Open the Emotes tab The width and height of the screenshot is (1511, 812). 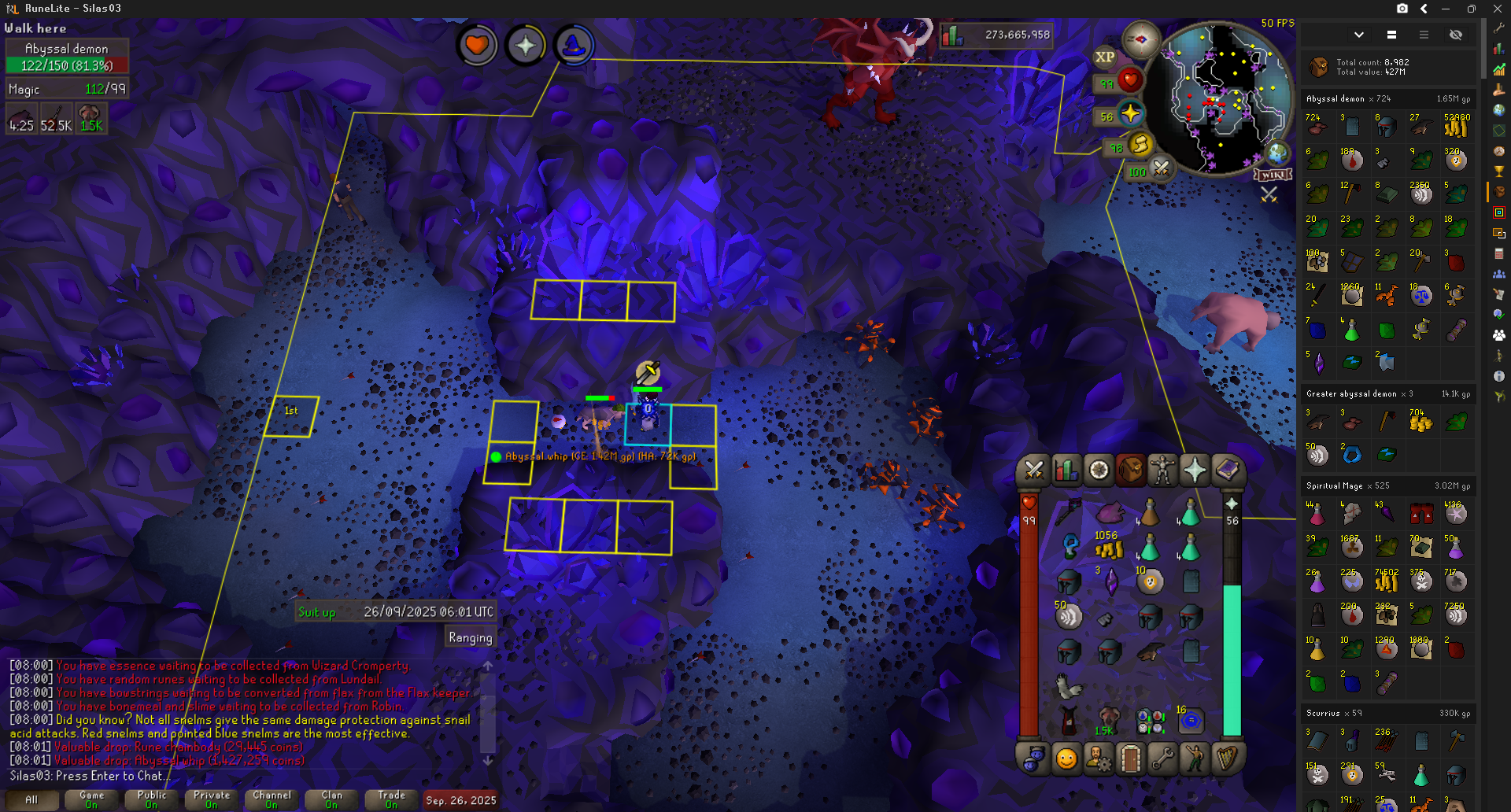pos(1195,758)
